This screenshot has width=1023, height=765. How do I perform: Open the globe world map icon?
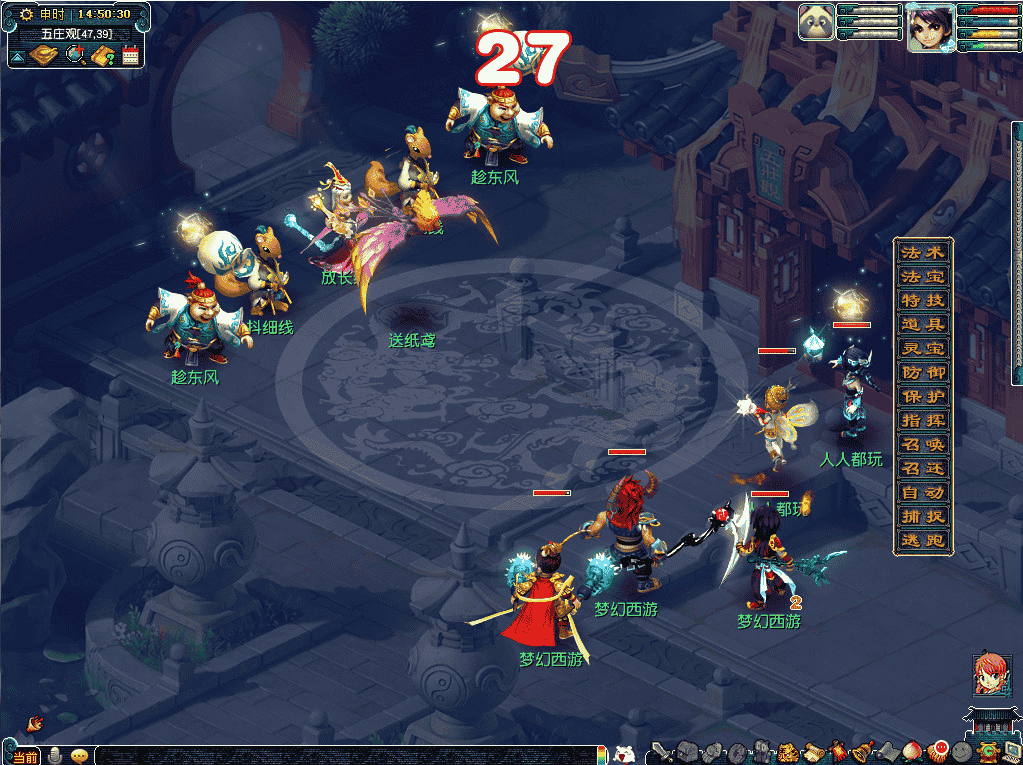pyautogui.click(x=75, y=56)
